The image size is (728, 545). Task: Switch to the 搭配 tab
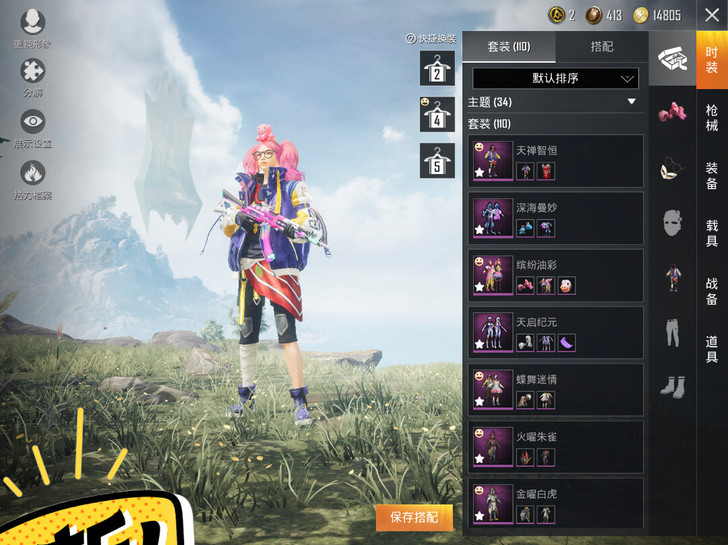[602, 47]
